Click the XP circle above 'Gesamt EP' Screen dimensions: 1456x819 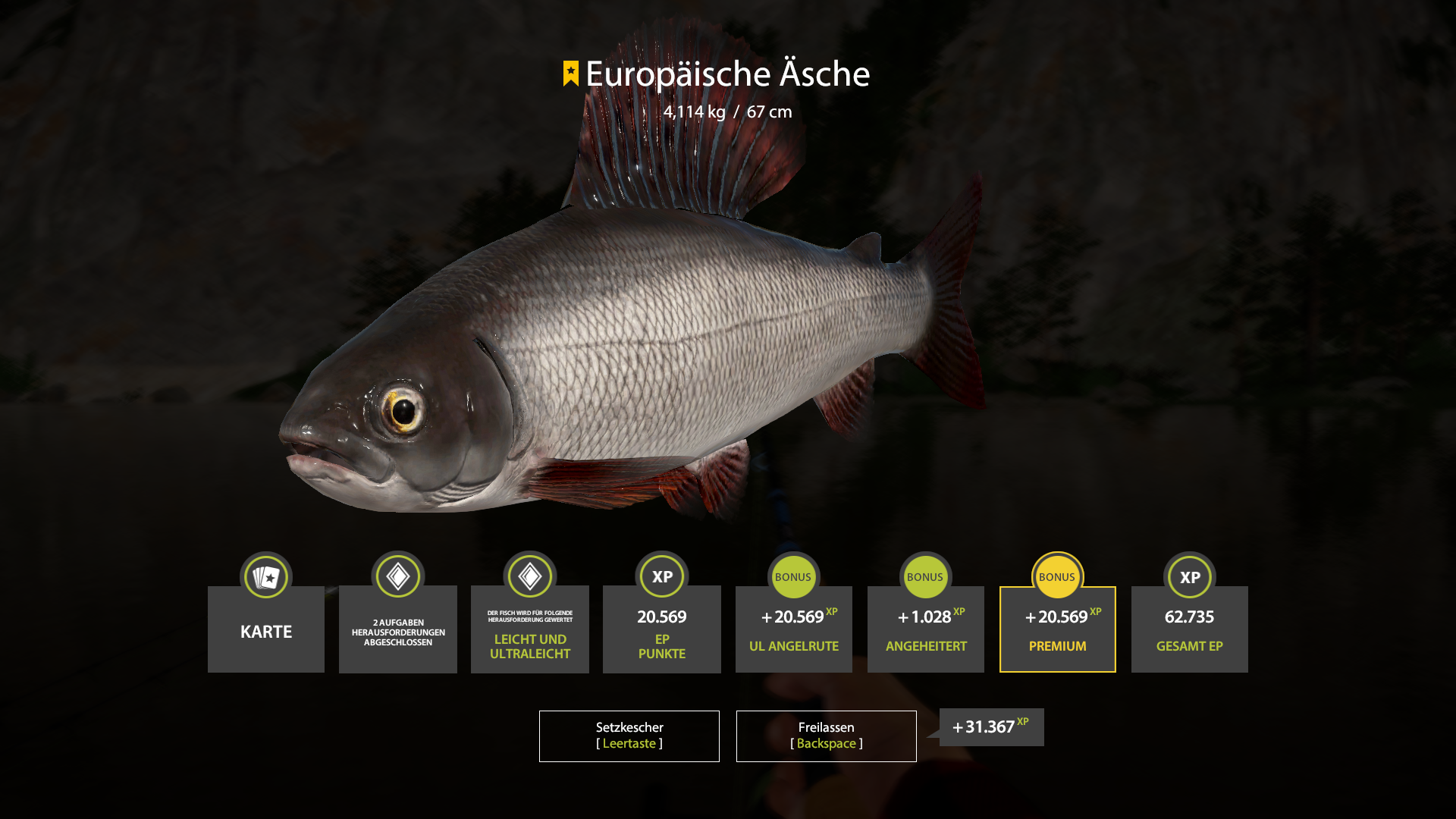tap(1189, 576)
